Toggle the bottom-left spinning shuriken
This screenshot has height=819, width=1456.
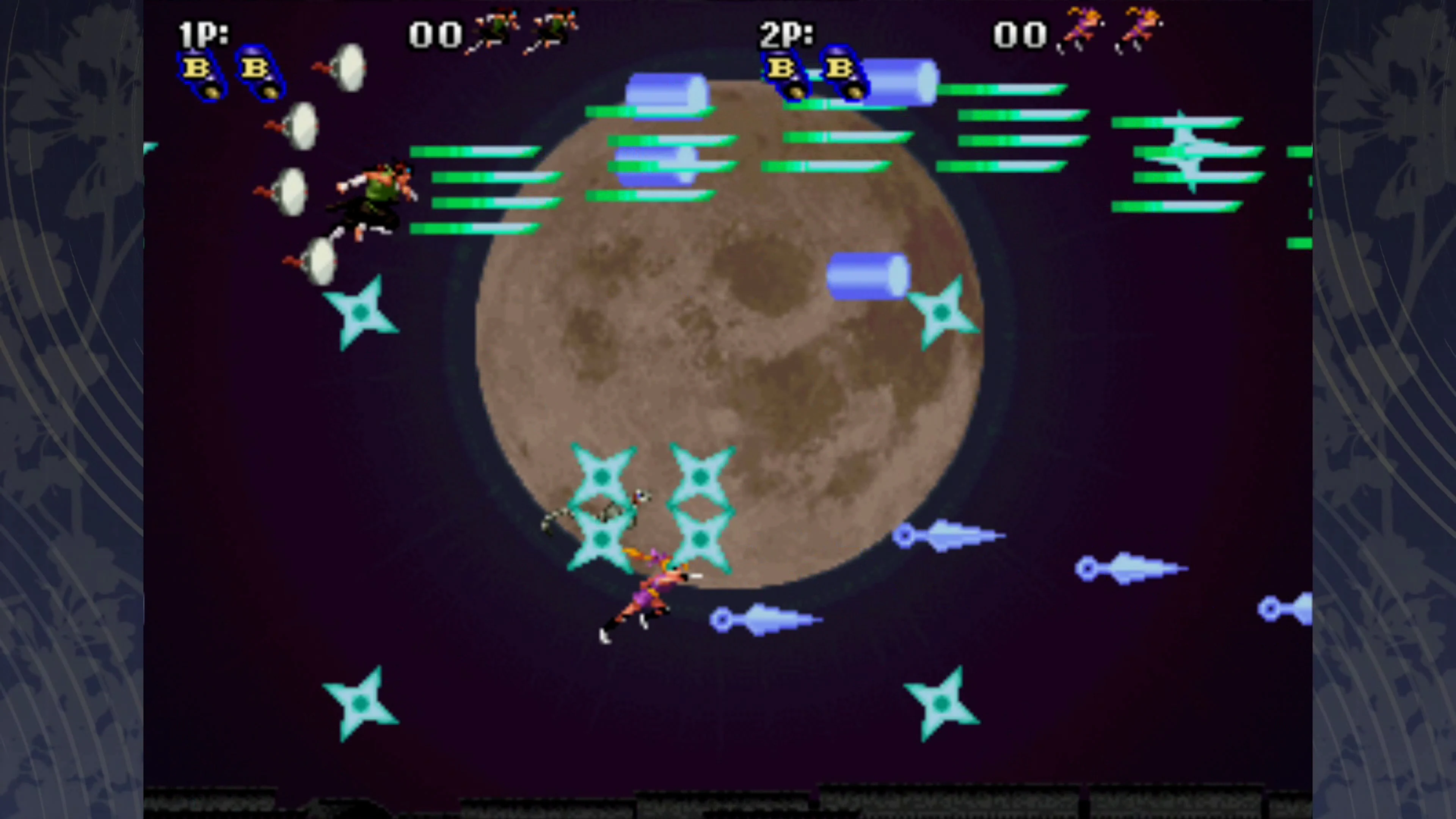[x=362, y=704]
